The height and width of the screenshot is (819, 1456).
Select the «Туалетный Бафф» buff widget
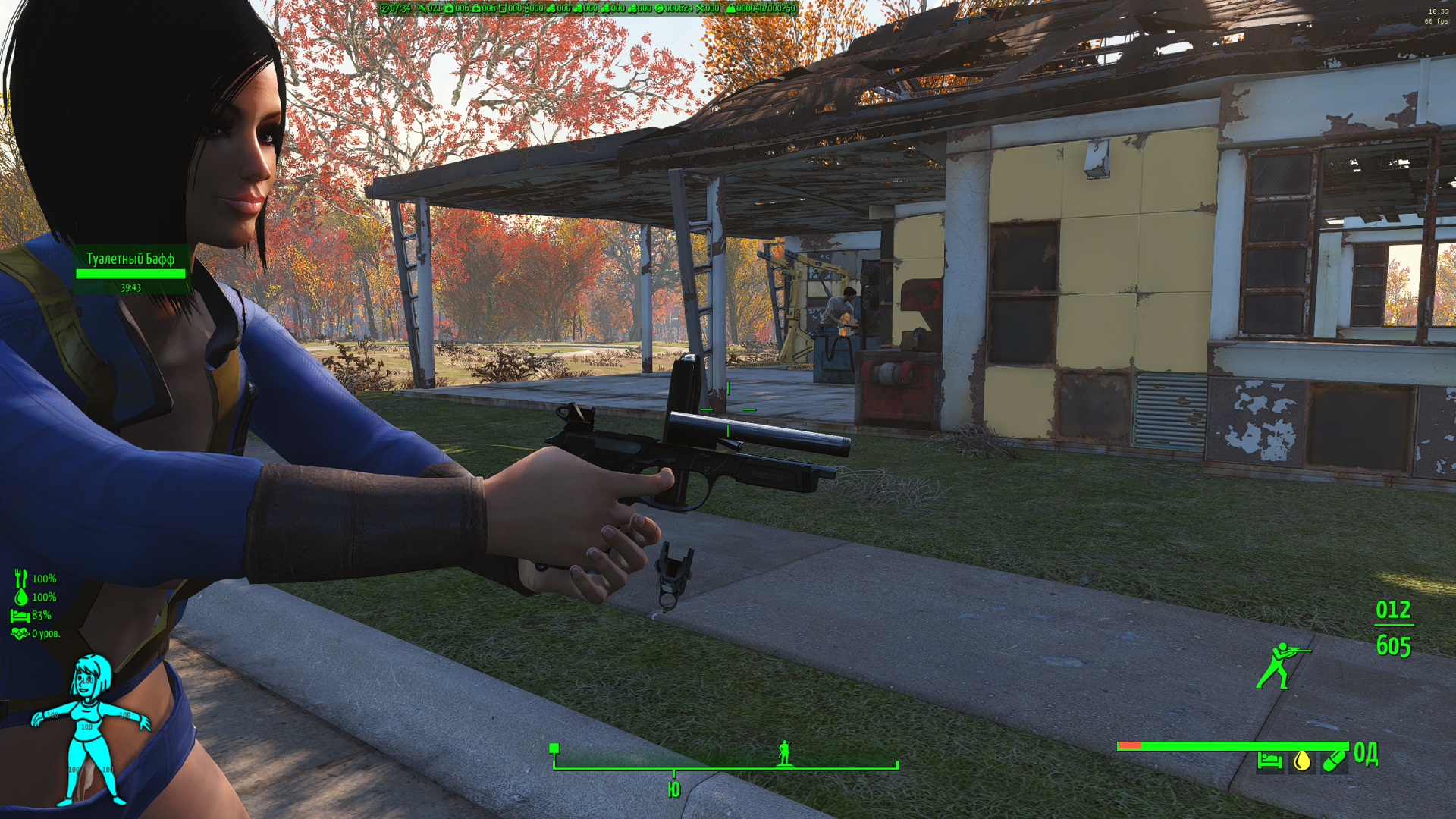click(130, 271)
